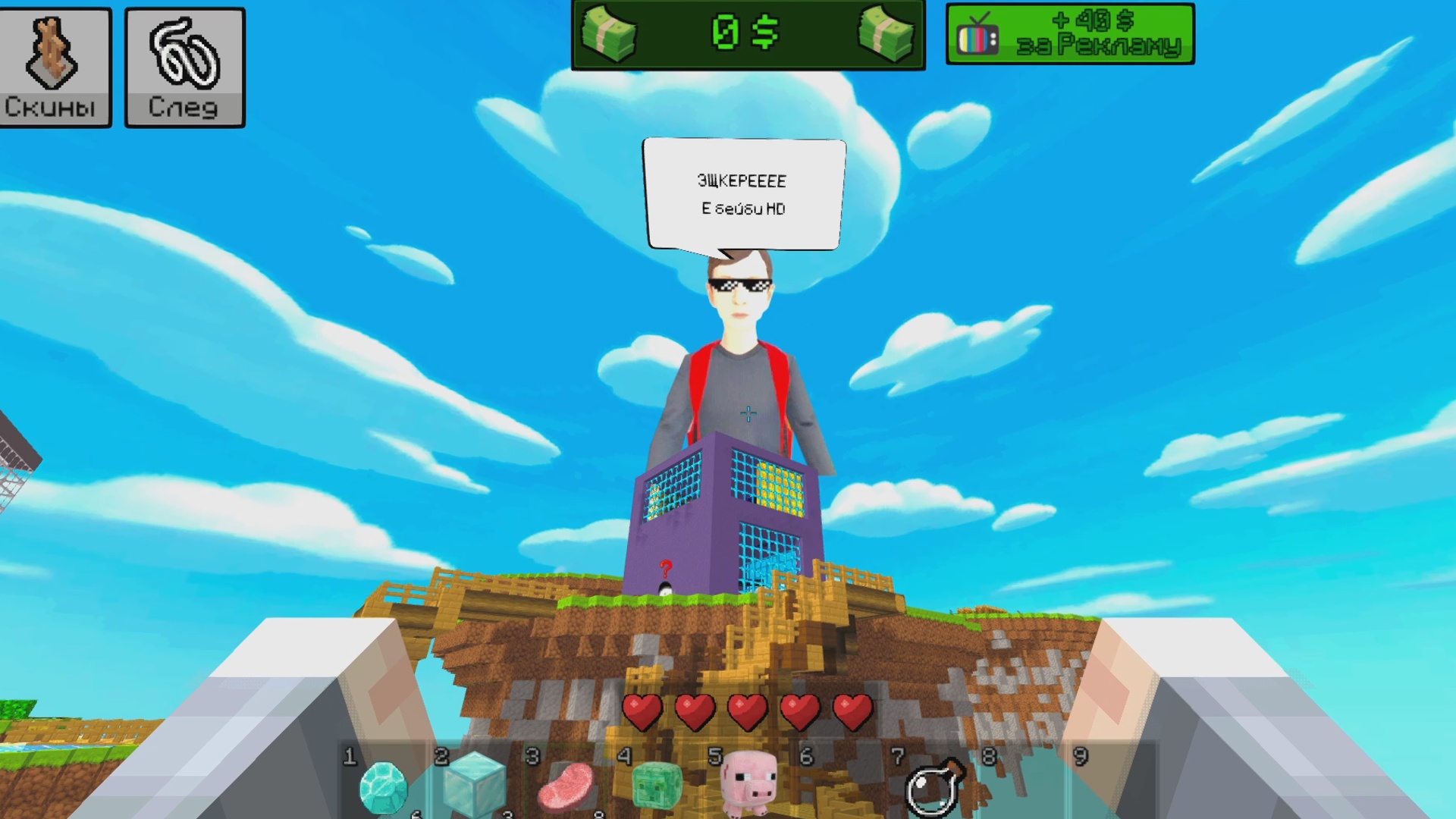Tap empty hotbar slot 6
Image resolution: width=1456 pixels, height=819 pixels.
click(x=842, y=789)
